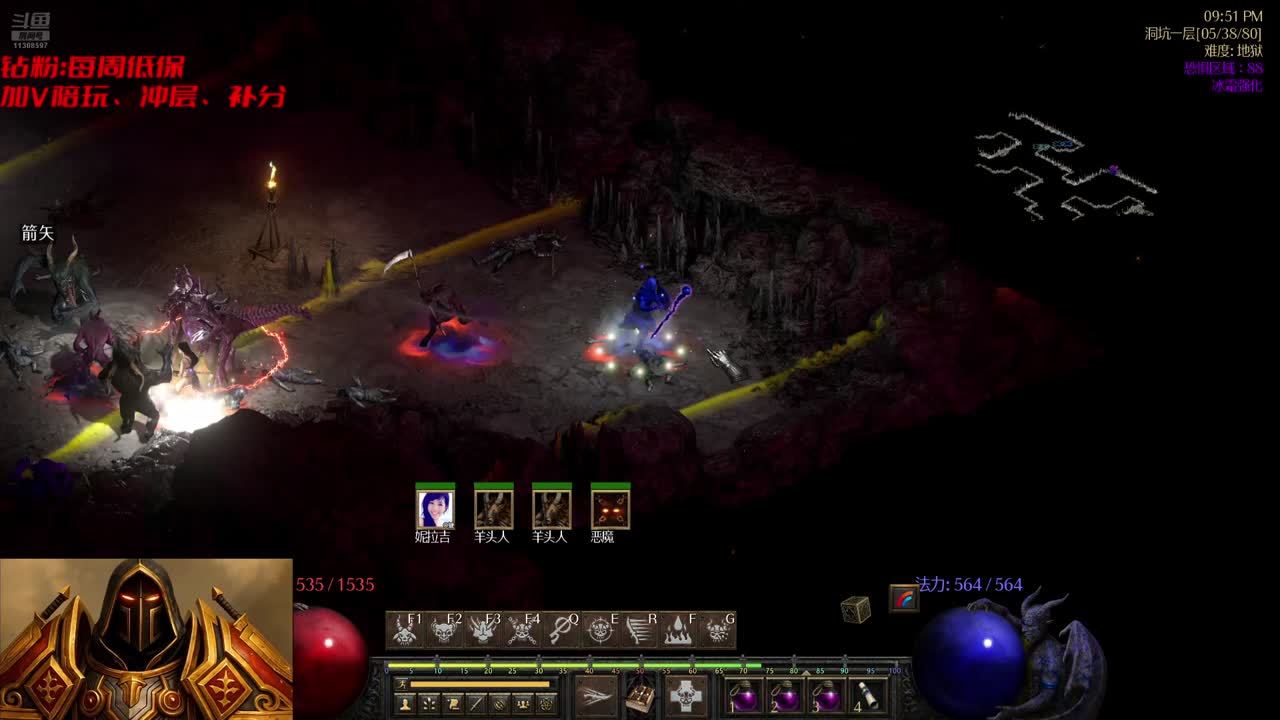This screenshot has width=1280, height=720.
Task: Activate the Q key-shaped skill
Action: pos(561,630)
